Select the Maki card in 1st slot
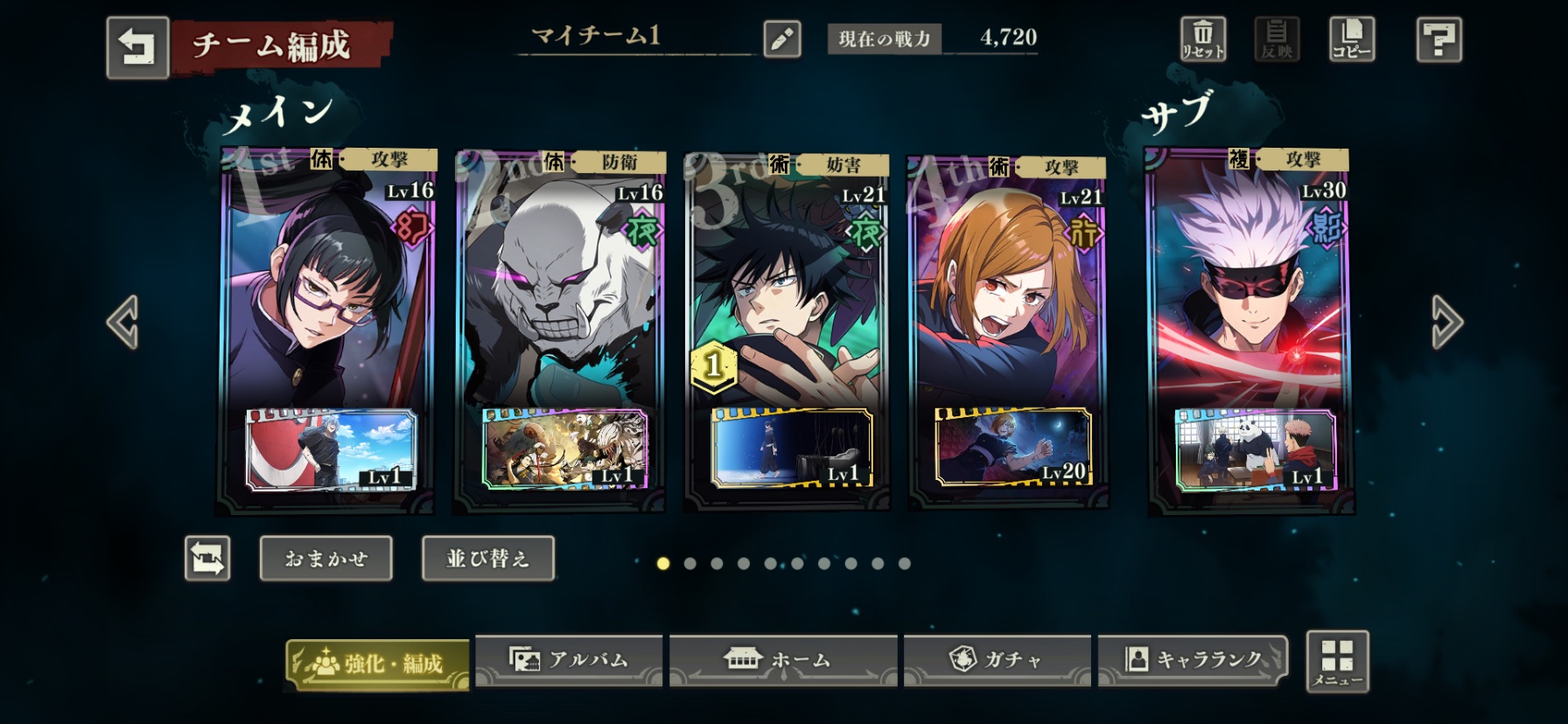Image resolution: width=1568 pixels, height=724 pixels. (x=325, y=289)
